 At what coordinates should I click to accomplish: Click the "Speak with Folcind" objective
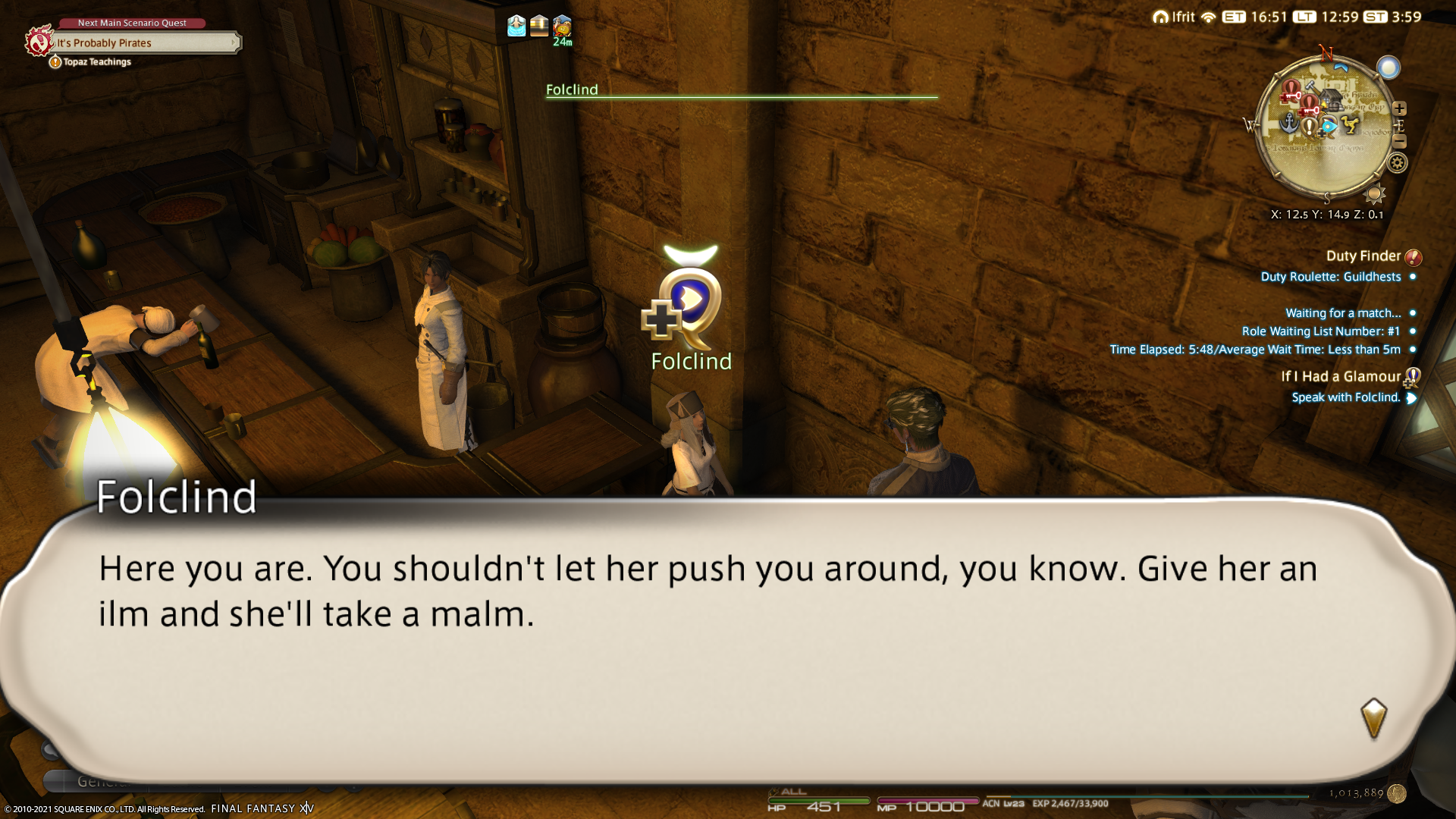1345,397
